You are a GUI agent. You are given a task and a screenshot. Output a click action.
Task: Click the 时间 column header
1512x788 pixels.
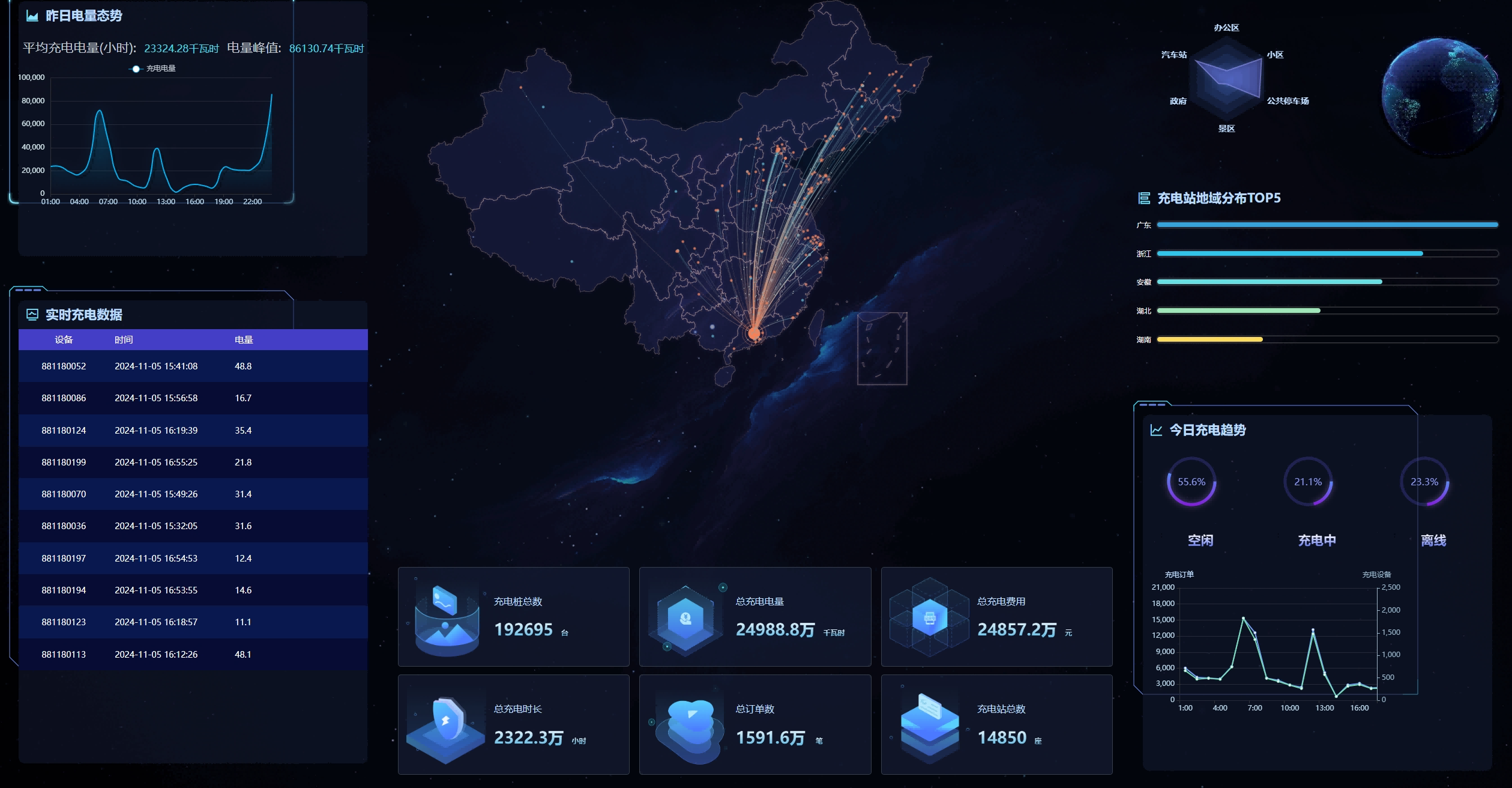pyautogui.click(x=124, y=339)
